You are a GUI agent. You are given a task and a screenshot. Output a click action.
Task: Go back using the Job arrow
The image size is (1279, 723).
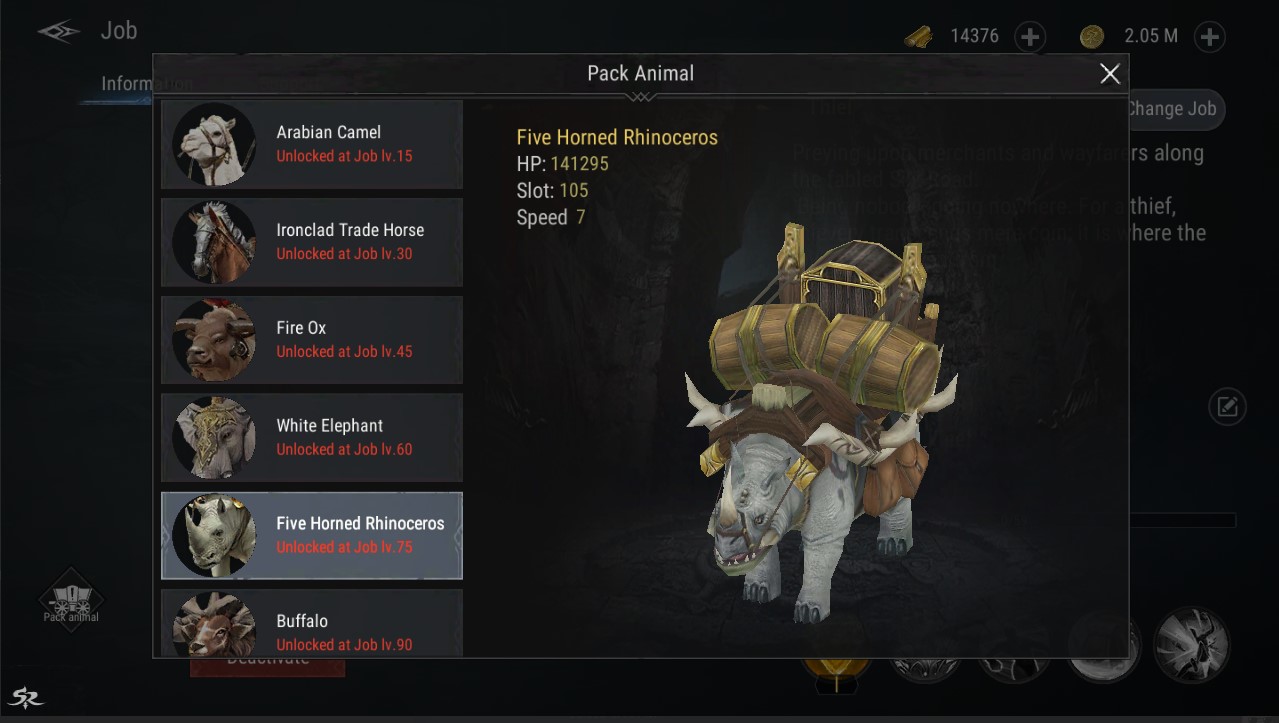(x=58, y=32)
